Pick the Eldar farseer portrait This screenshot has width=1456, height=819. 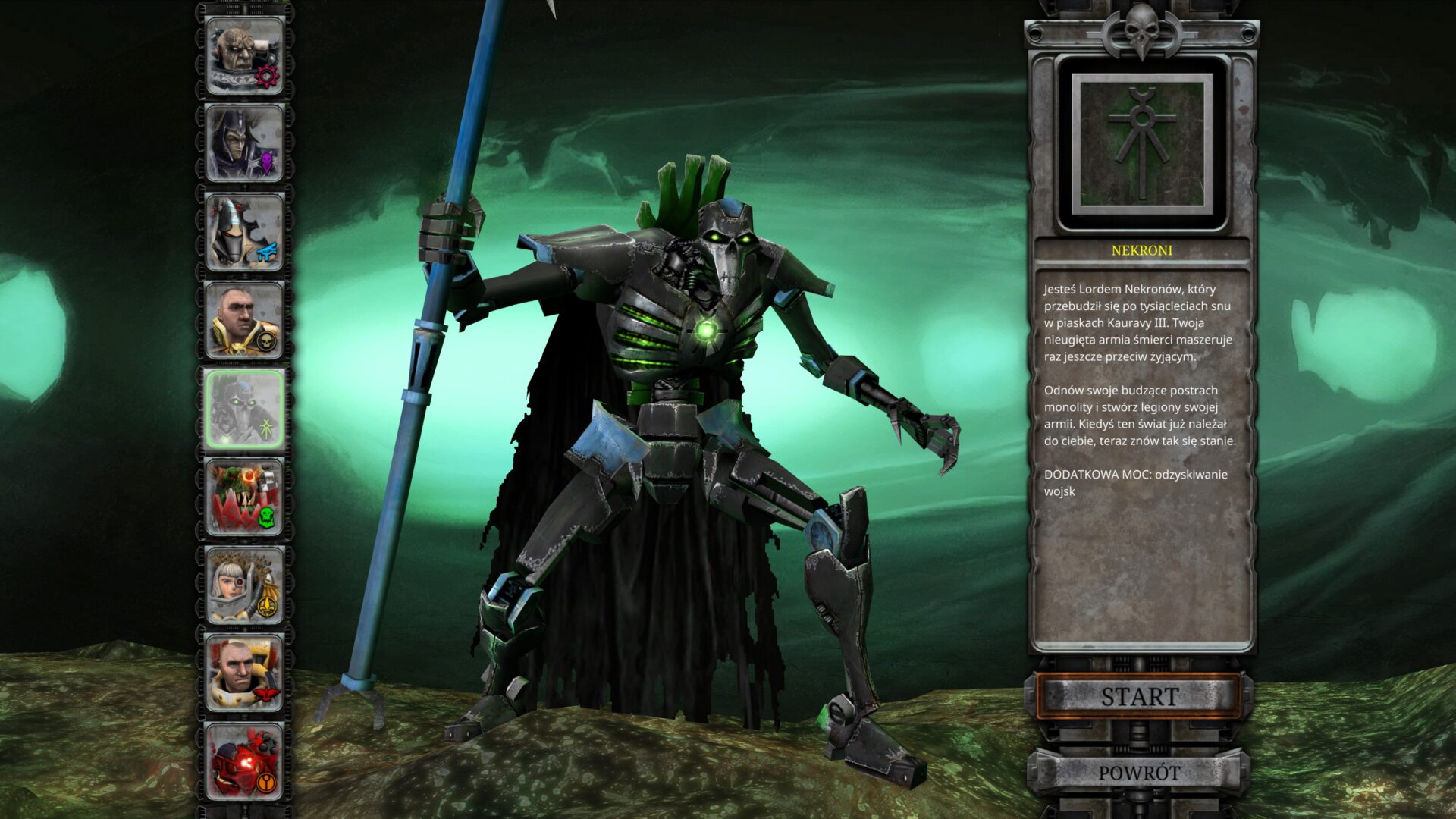coord(245,232)
